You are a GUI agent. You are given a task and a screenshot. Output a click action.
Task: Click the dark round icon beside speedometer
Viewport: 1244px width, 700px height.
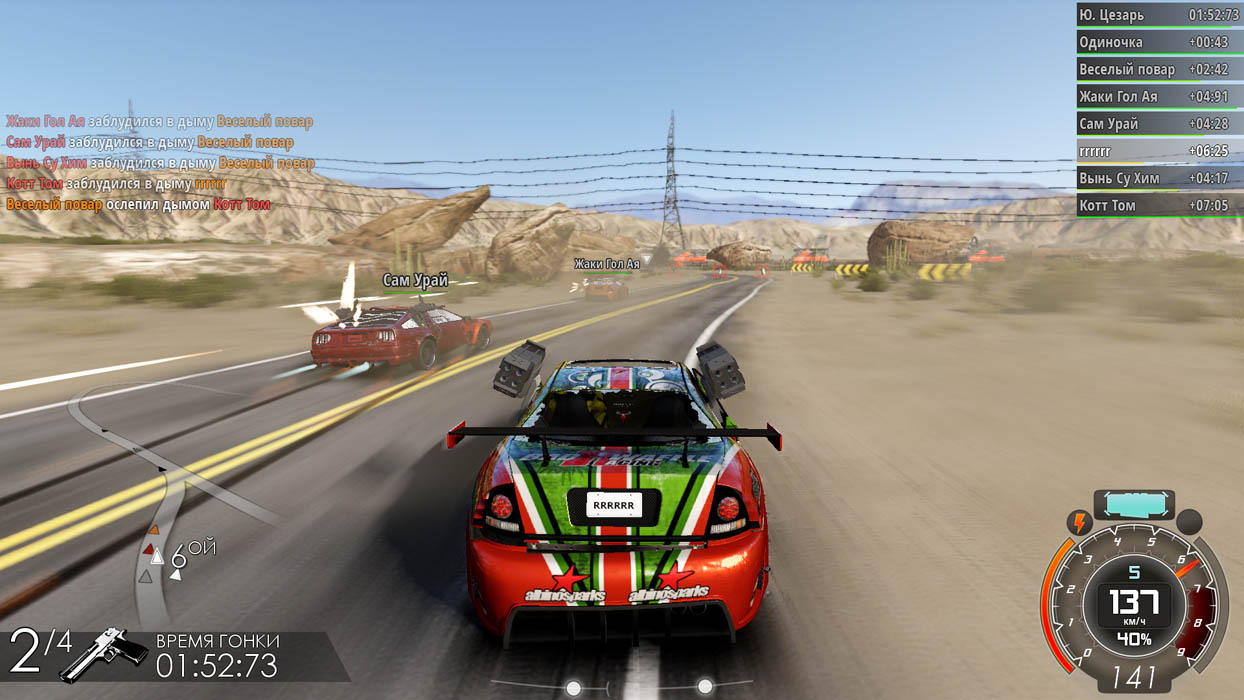tap(1188, 522)
